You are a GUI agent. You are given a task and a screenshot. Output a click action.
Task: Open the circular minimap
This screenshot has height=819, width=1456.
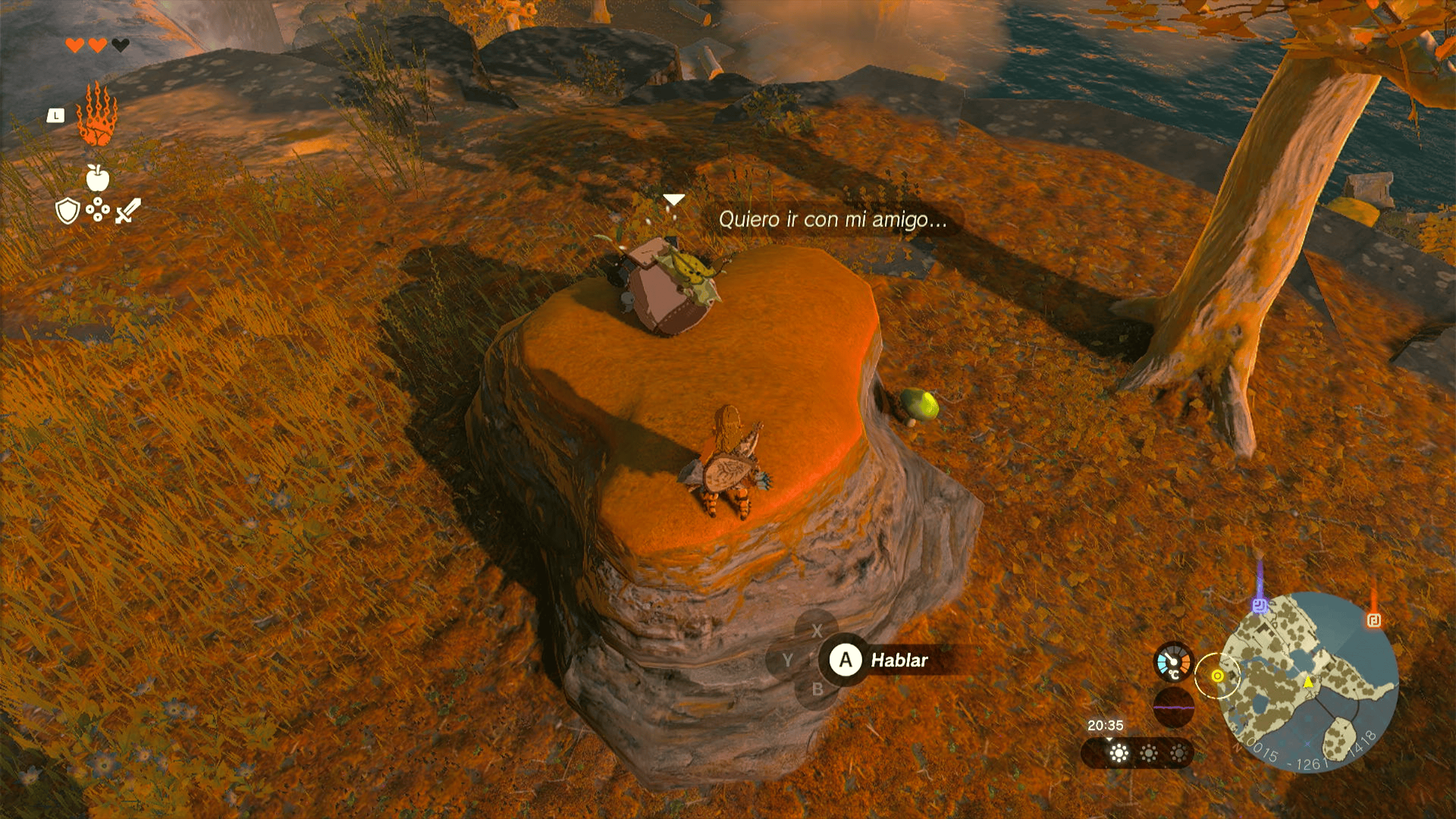[x=1308, y=681]
